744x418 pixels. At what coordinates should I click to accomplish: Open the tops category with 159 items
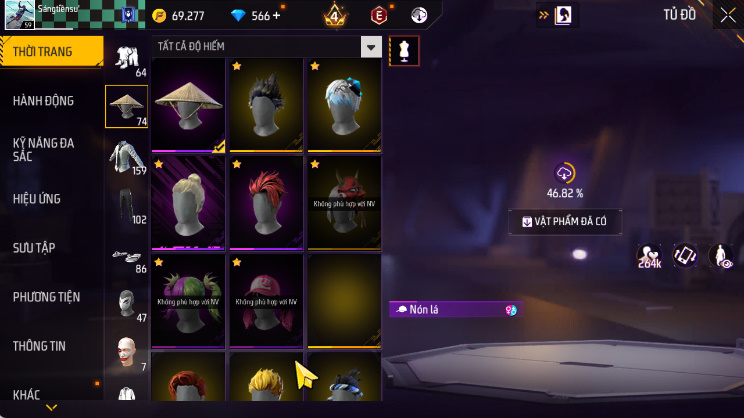126,156
